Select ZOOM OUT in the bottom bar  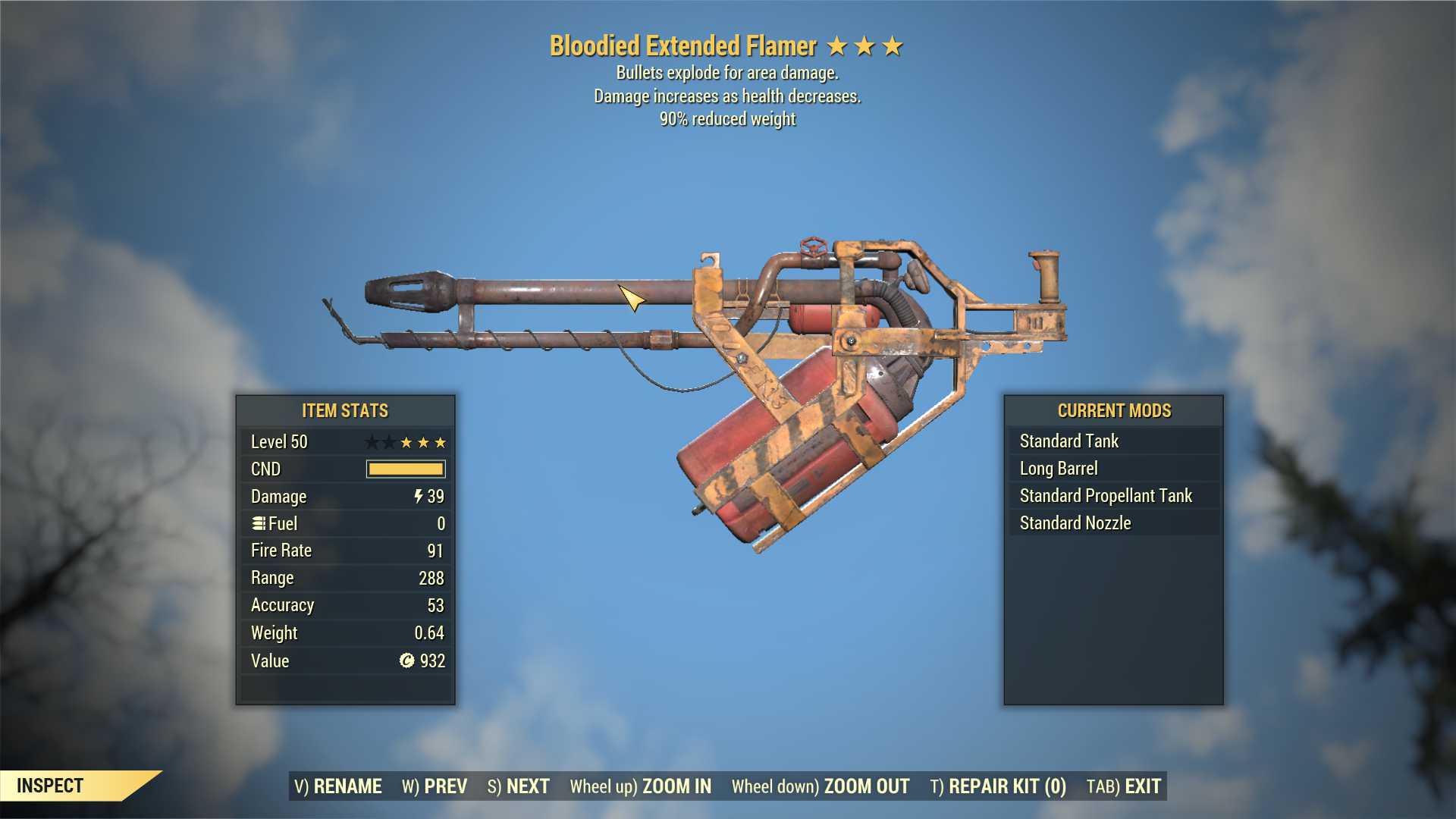click(821, 786)
